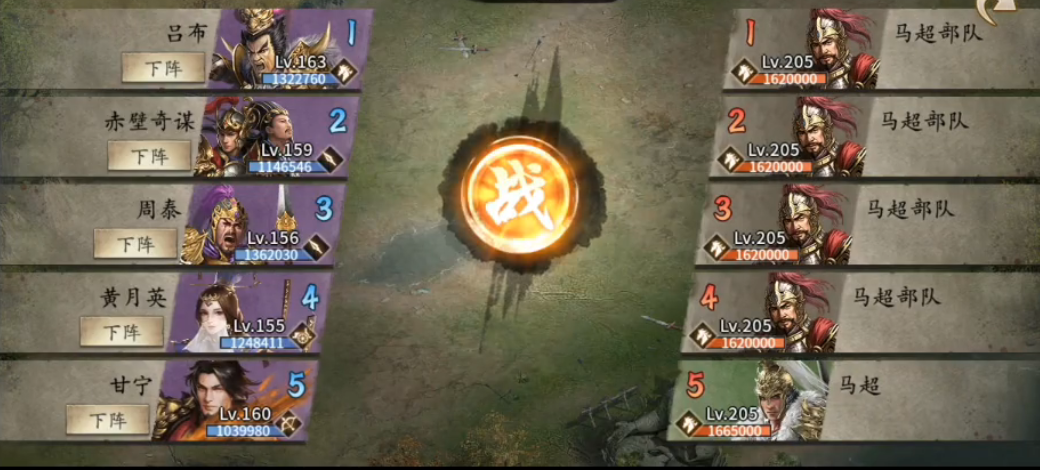Withdraw 黄月英 using her 下阵 button

point(121,331)
